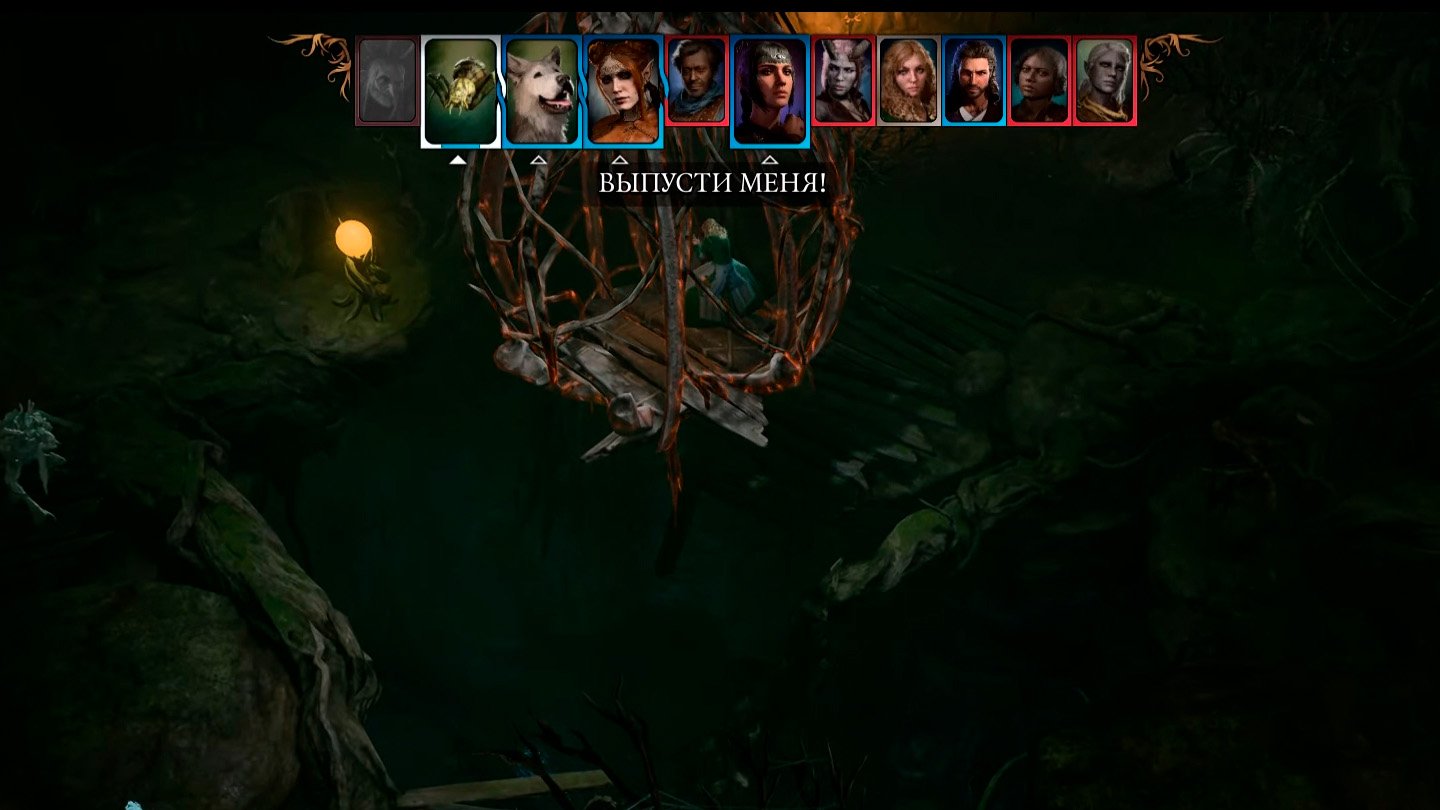Screen dimensions: 1440x810
Task: Click the curly blonde woman portrait
Action: (x=908, y=81)
